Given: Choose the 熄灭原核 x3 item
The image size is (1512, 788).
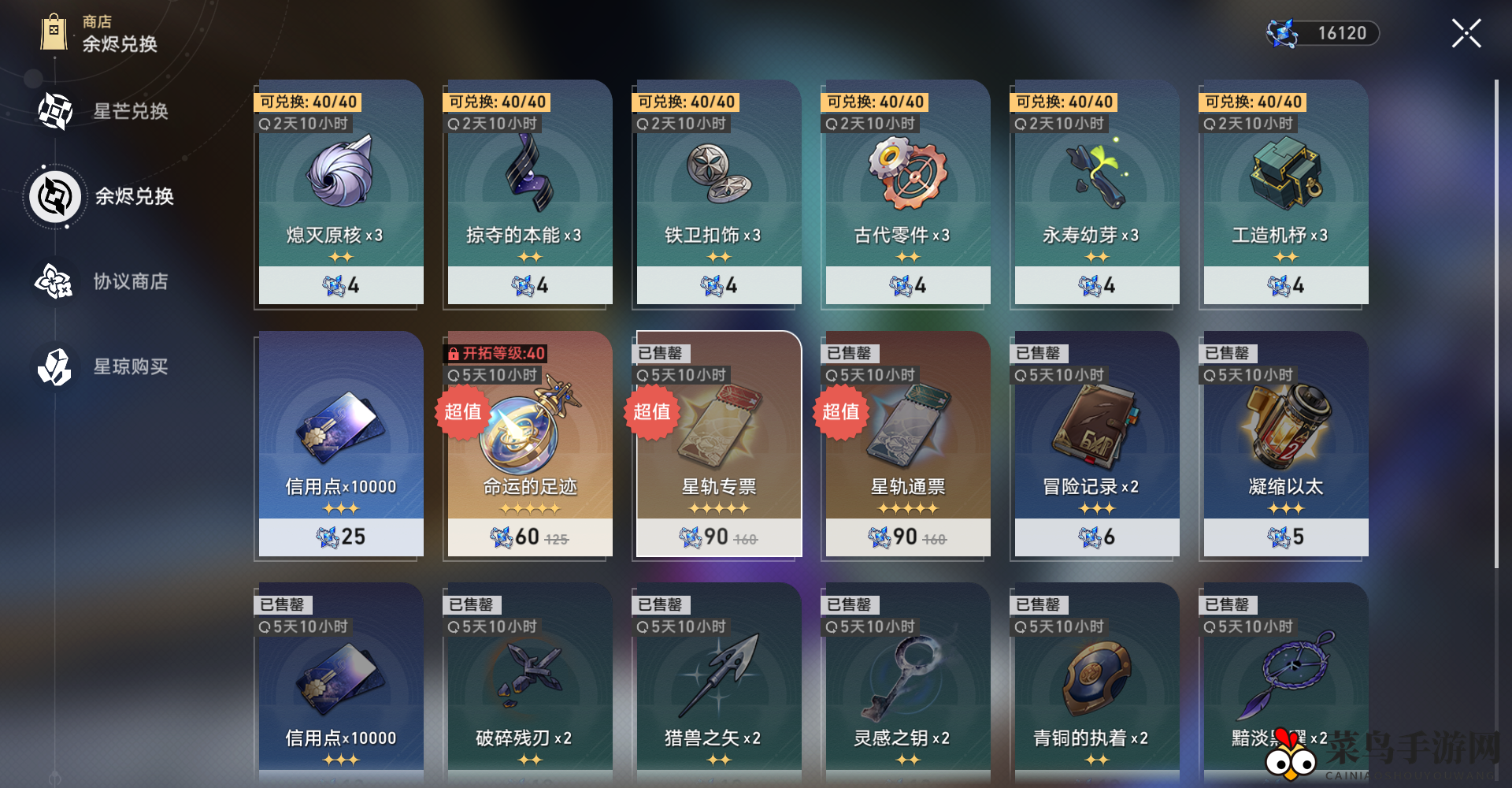Looking at the screenshot, I should point(340,192).
